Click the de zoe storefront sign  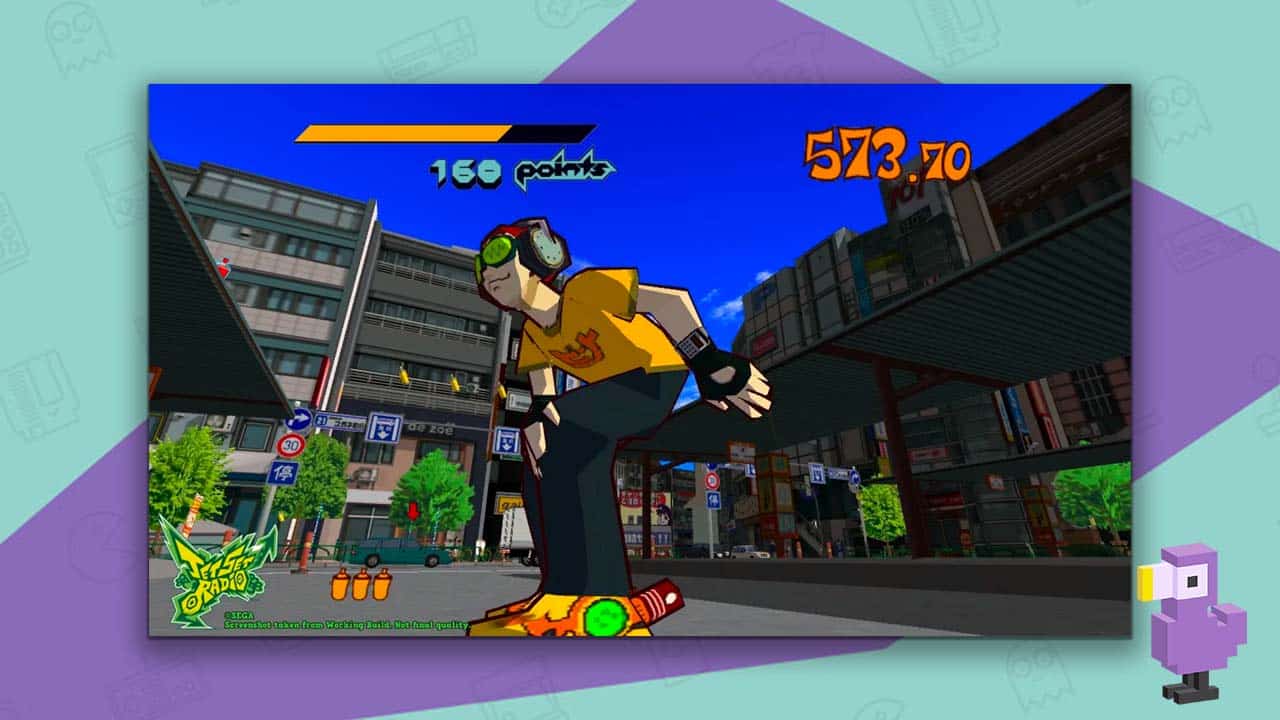coord(432,429)
